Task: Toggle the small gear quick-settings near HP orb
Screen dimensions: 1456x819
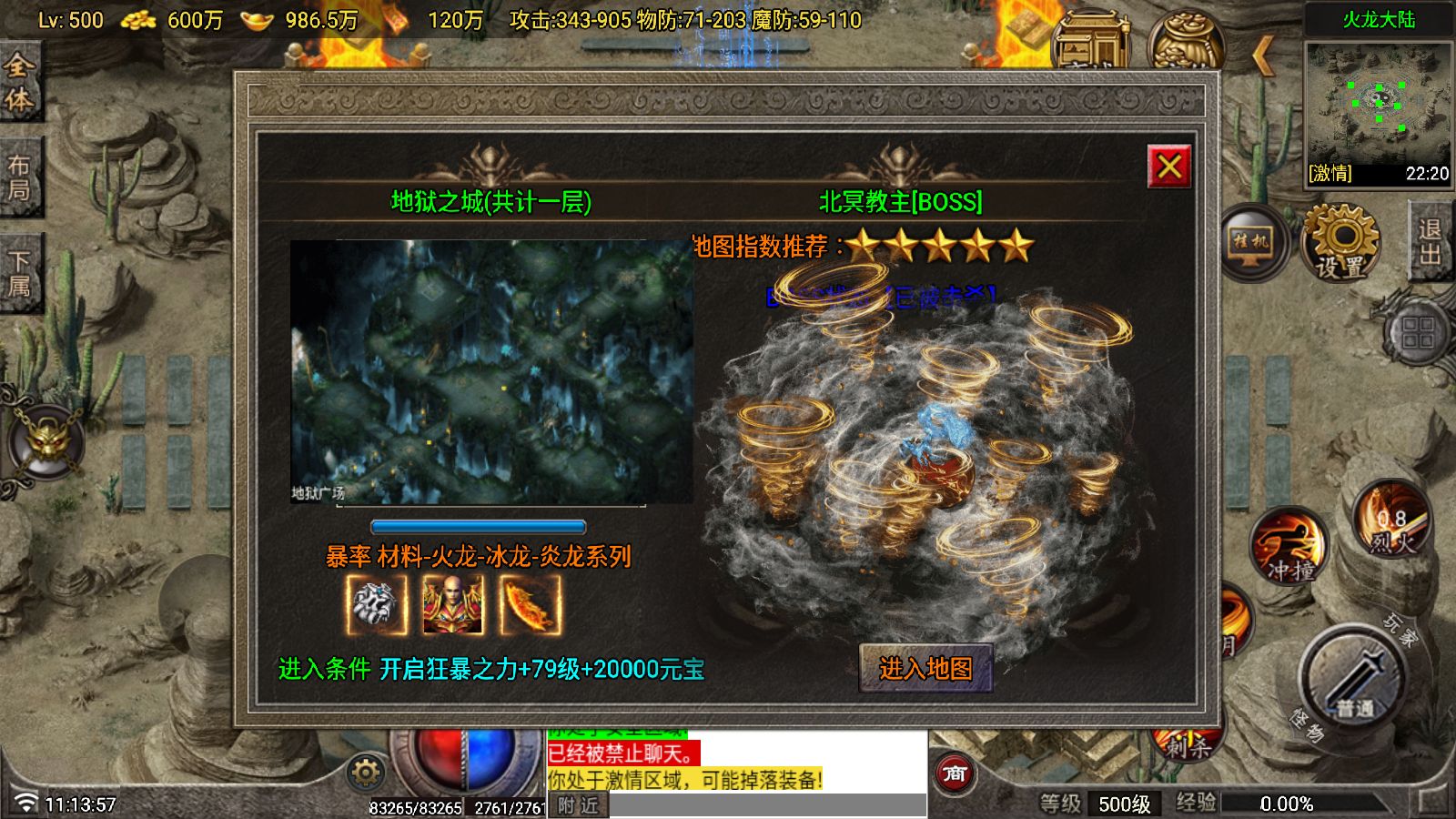Action: coord(365,770)
